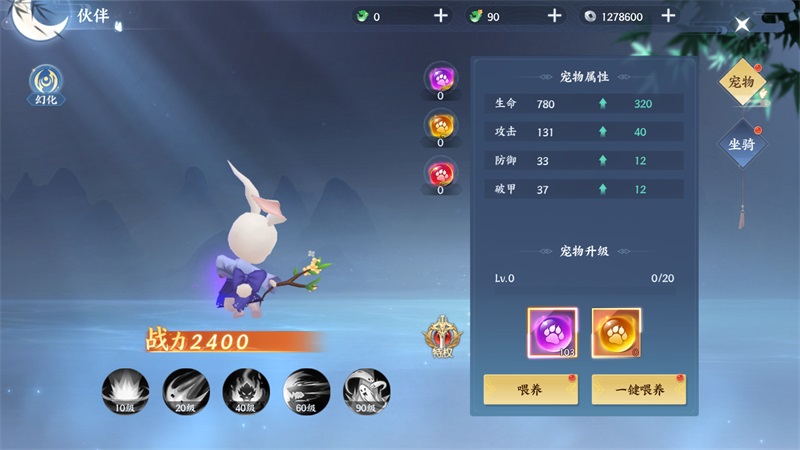Click the purple paw orb counter
This screenshot has width=800, height=450.
(441, 78)
